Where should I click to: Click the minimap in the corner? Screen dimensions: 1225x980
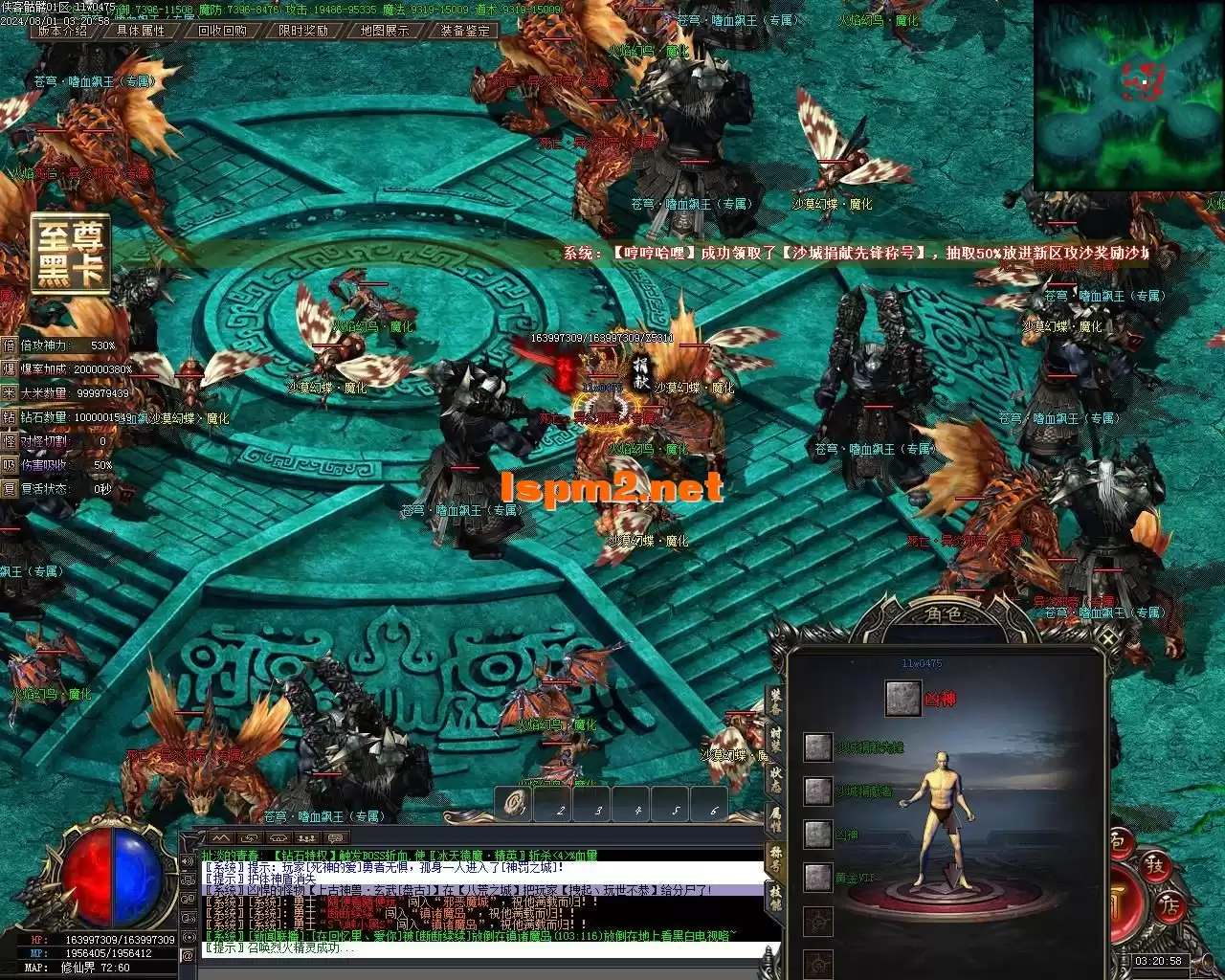(x=1128, y=96)
